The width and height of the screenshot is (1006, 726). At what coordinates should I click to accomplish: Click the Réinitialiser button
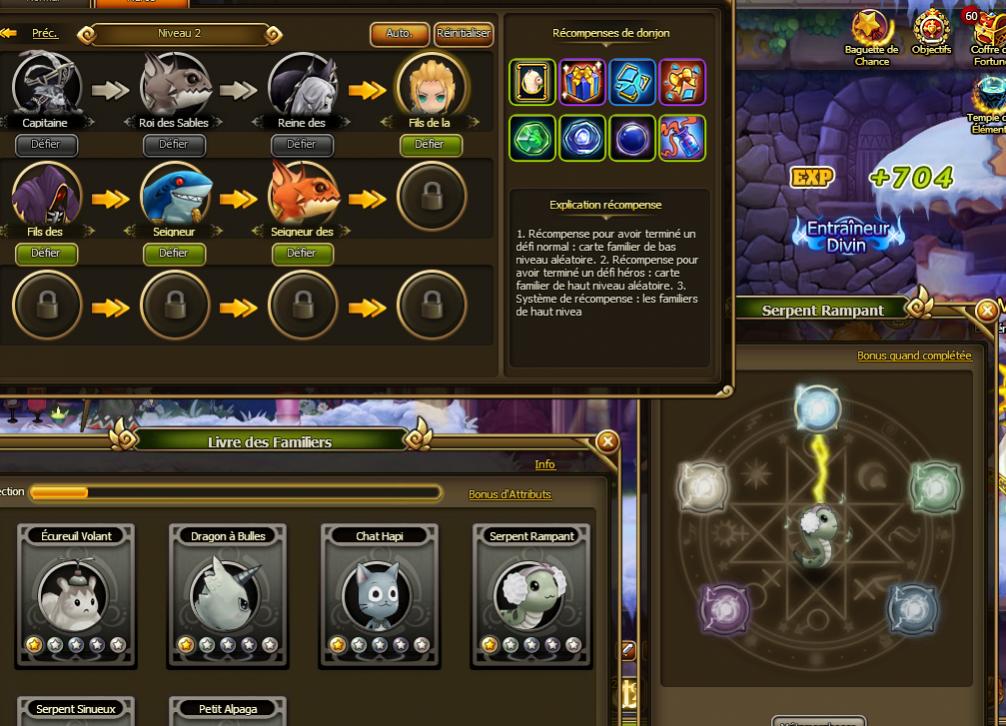[464, 34]
